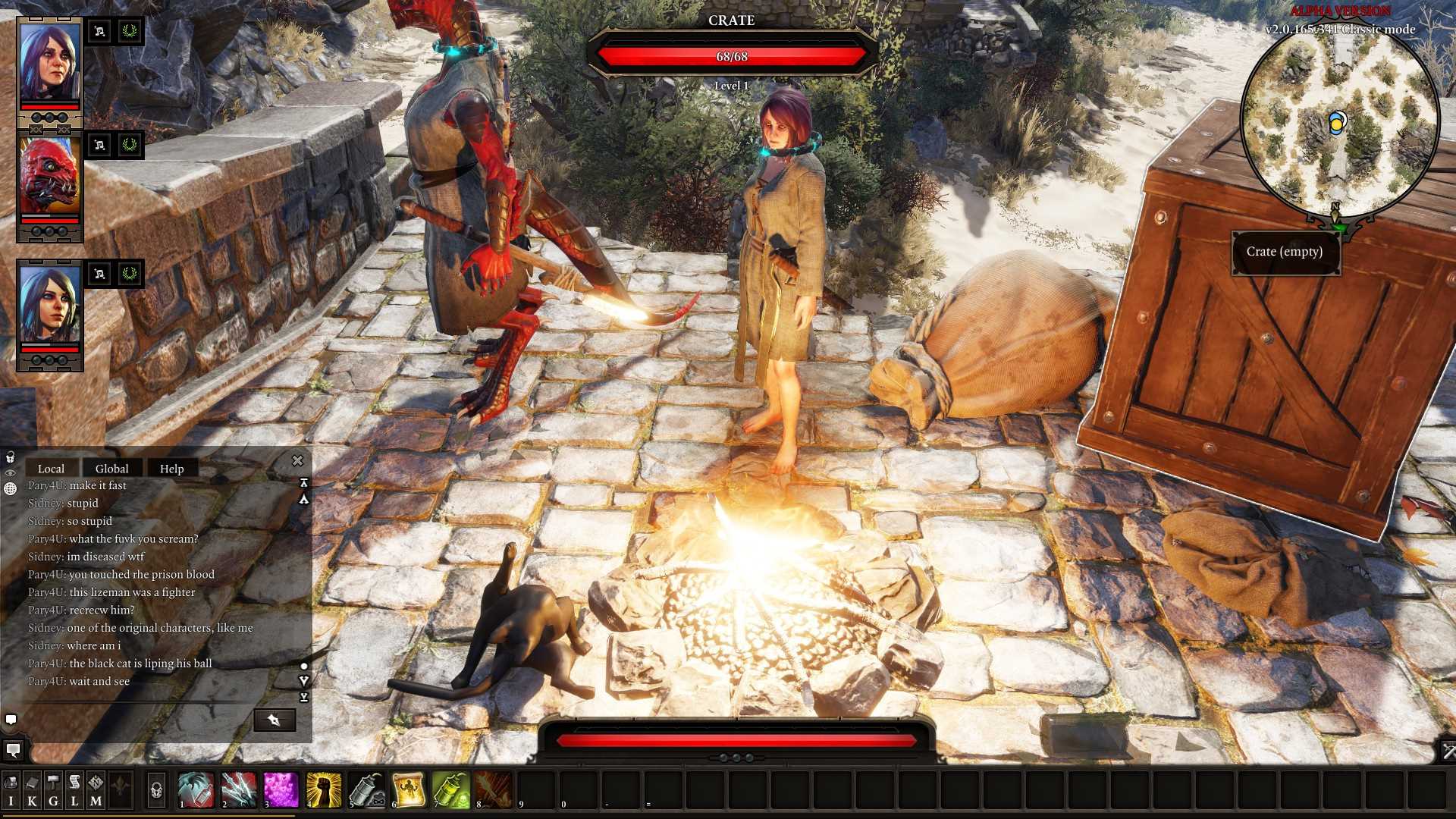Click the globe icon beside the chat window
This screenshot has height=819, width=1456.
pyautogui.click(x=10, y=489)
